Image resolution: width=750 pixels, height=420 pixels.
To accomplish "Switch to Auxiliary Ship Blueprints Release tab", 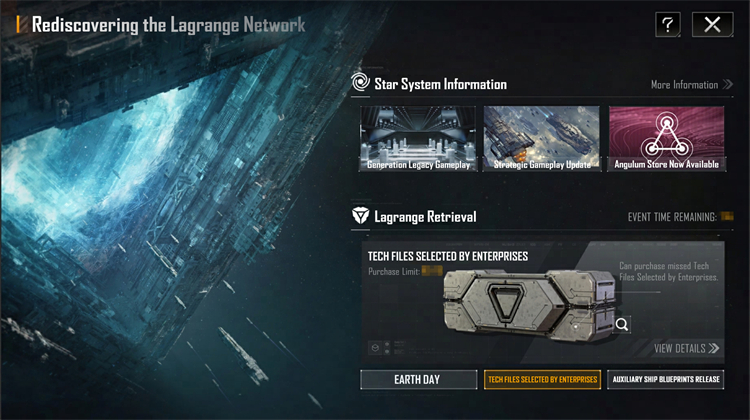I will tap(665, 380).
